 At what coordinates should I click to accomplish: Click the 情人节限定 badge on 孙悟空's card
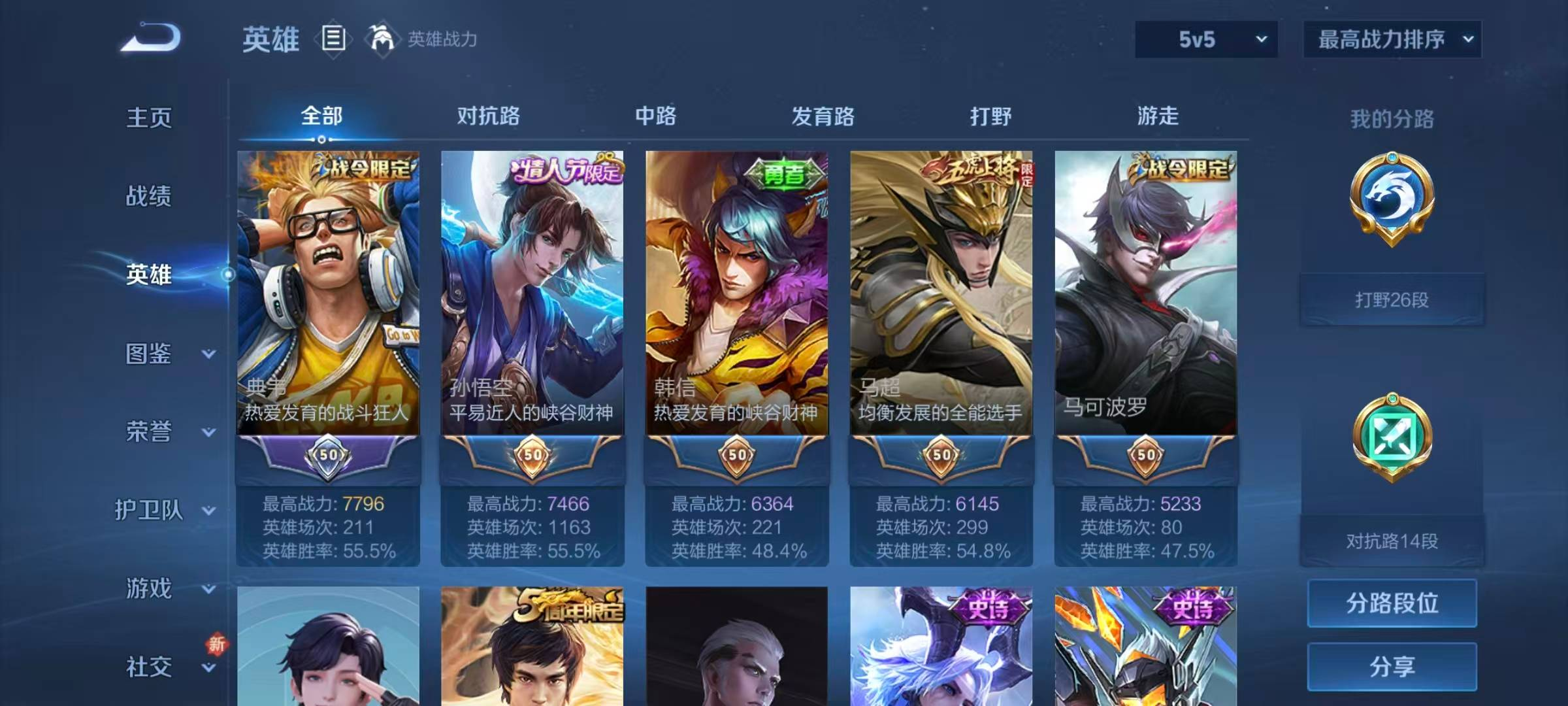563,169
